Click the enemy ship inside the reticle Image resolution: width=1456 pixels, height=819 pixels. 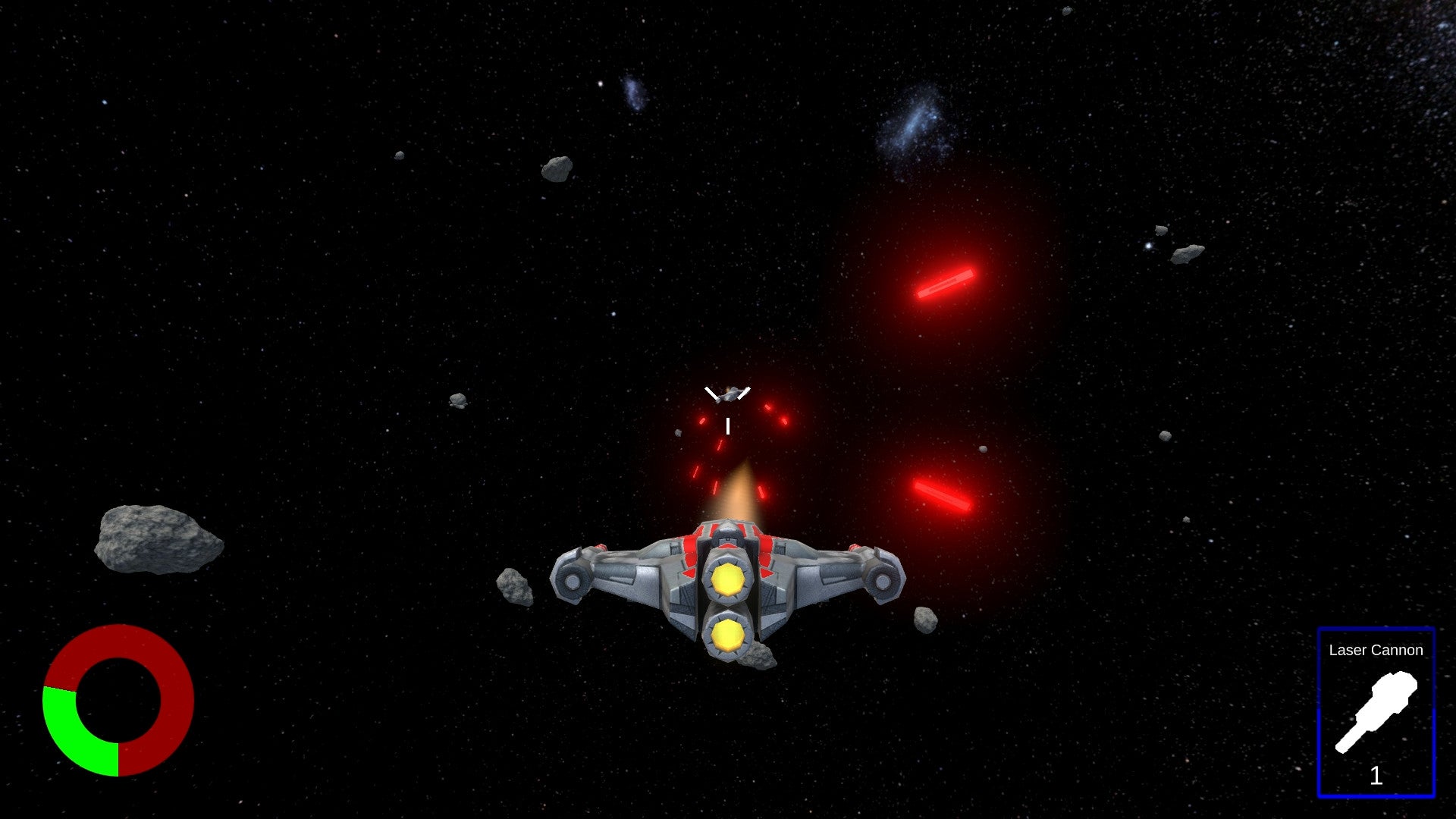[x=726, y=392]
